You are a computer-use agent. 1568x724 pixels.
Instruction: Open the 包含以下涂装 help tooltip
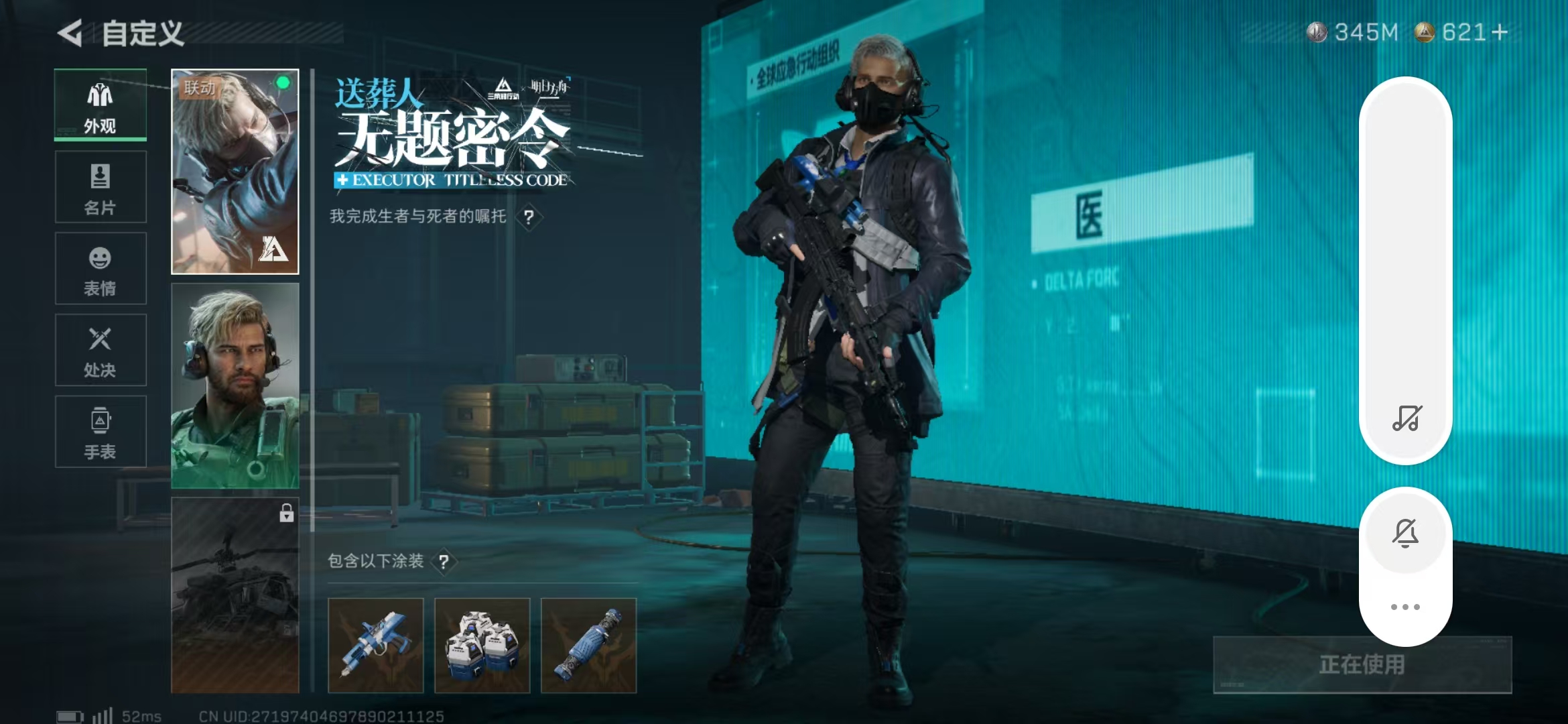[444, 562]
